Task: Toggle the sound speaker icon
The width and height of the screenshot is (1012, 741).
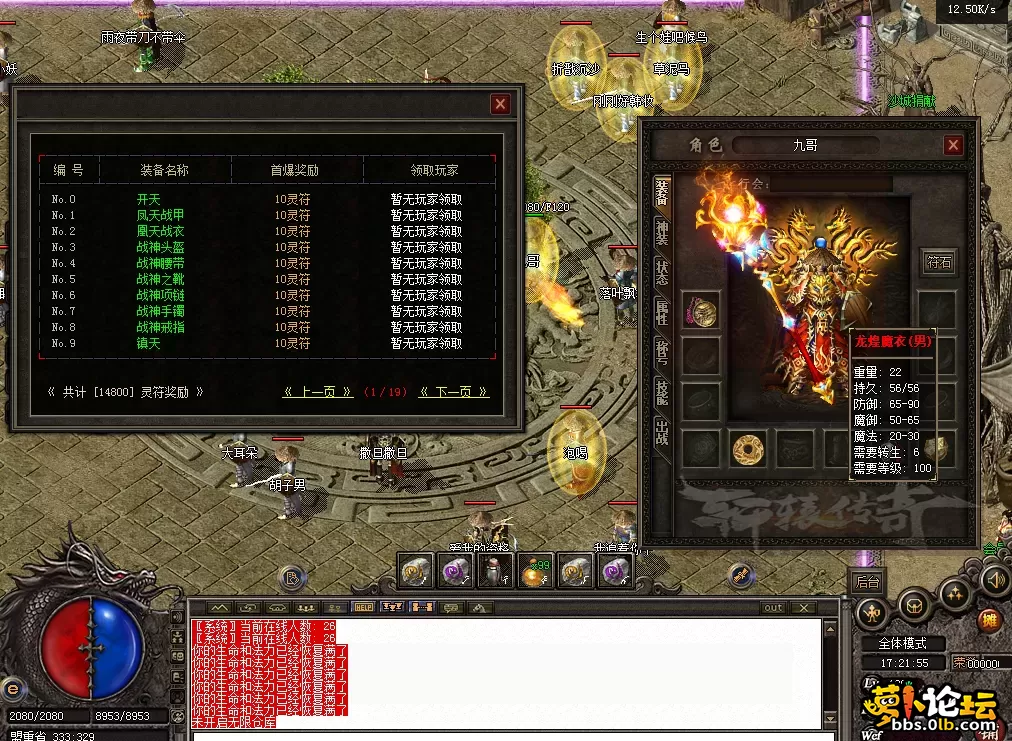Action: point(994,579)
